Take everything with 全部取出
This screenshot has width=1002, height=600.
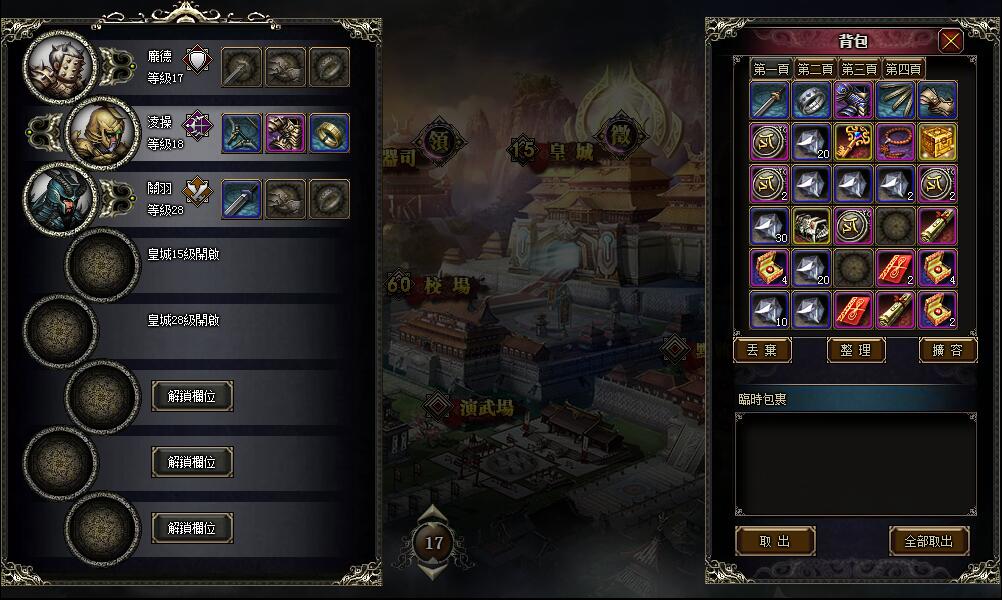[929, 541]
